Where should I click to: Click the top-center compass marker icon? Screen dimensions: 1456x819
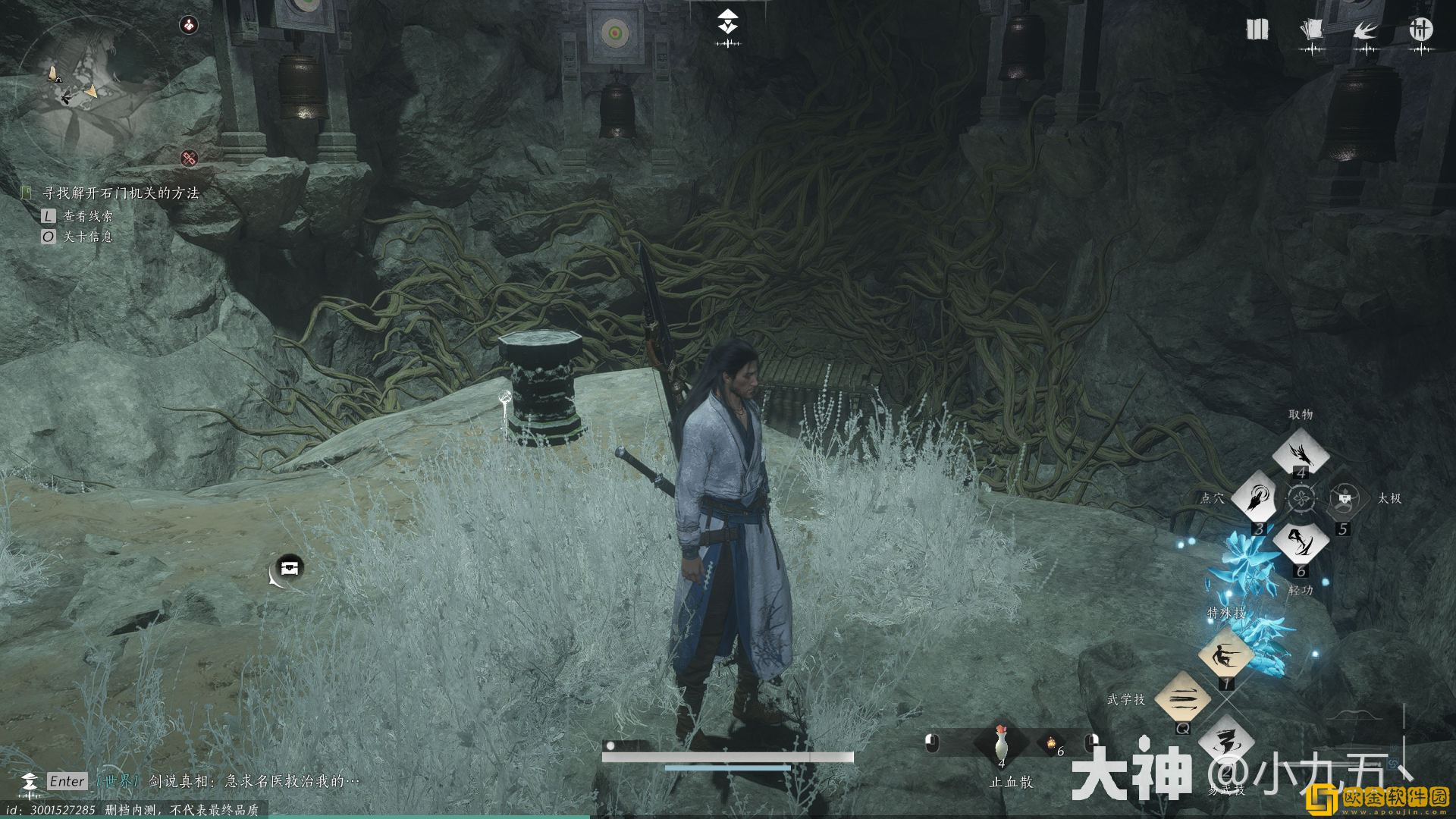[x=728, y=23]
